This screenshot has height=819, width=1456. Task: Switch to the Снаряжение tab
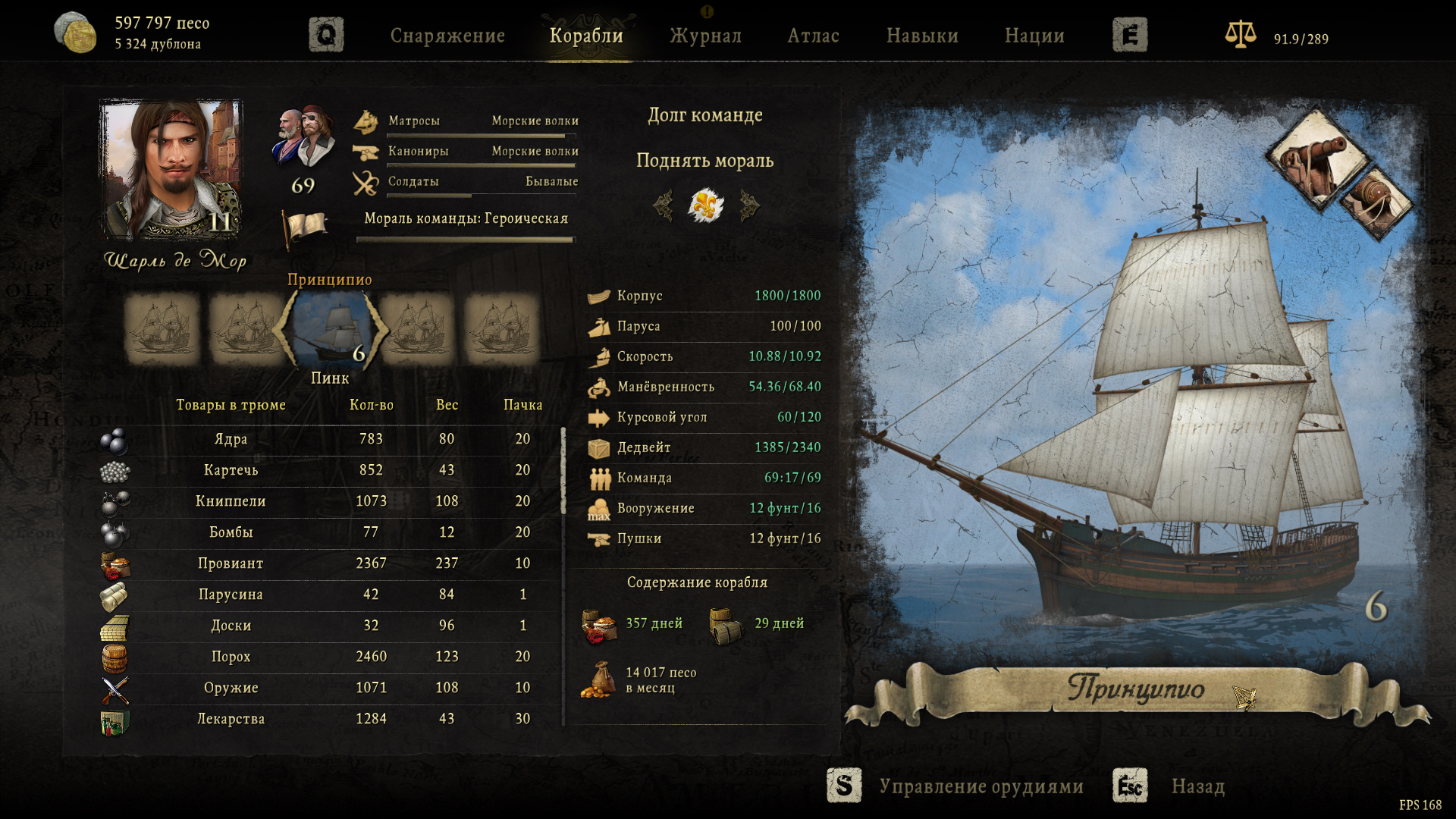coord(447,36)
